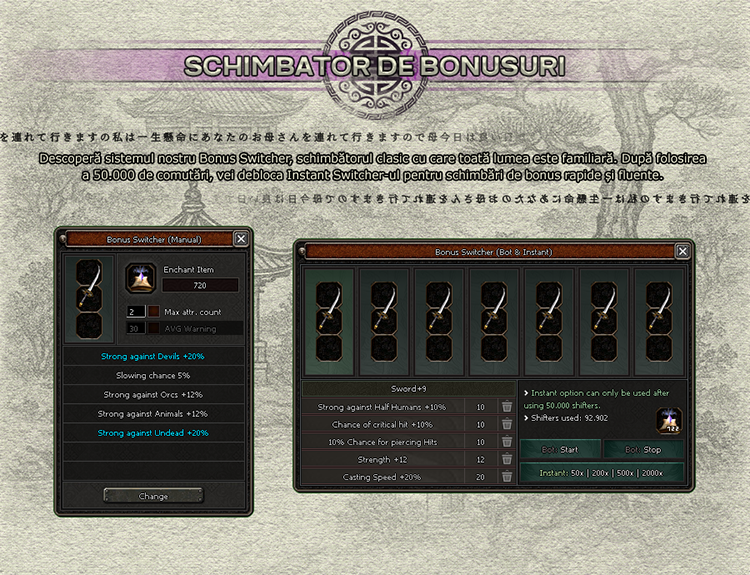Select the sword slot in Manual switcher
Image resolution: width=750 pixels, height=575 pixels.
91,298
